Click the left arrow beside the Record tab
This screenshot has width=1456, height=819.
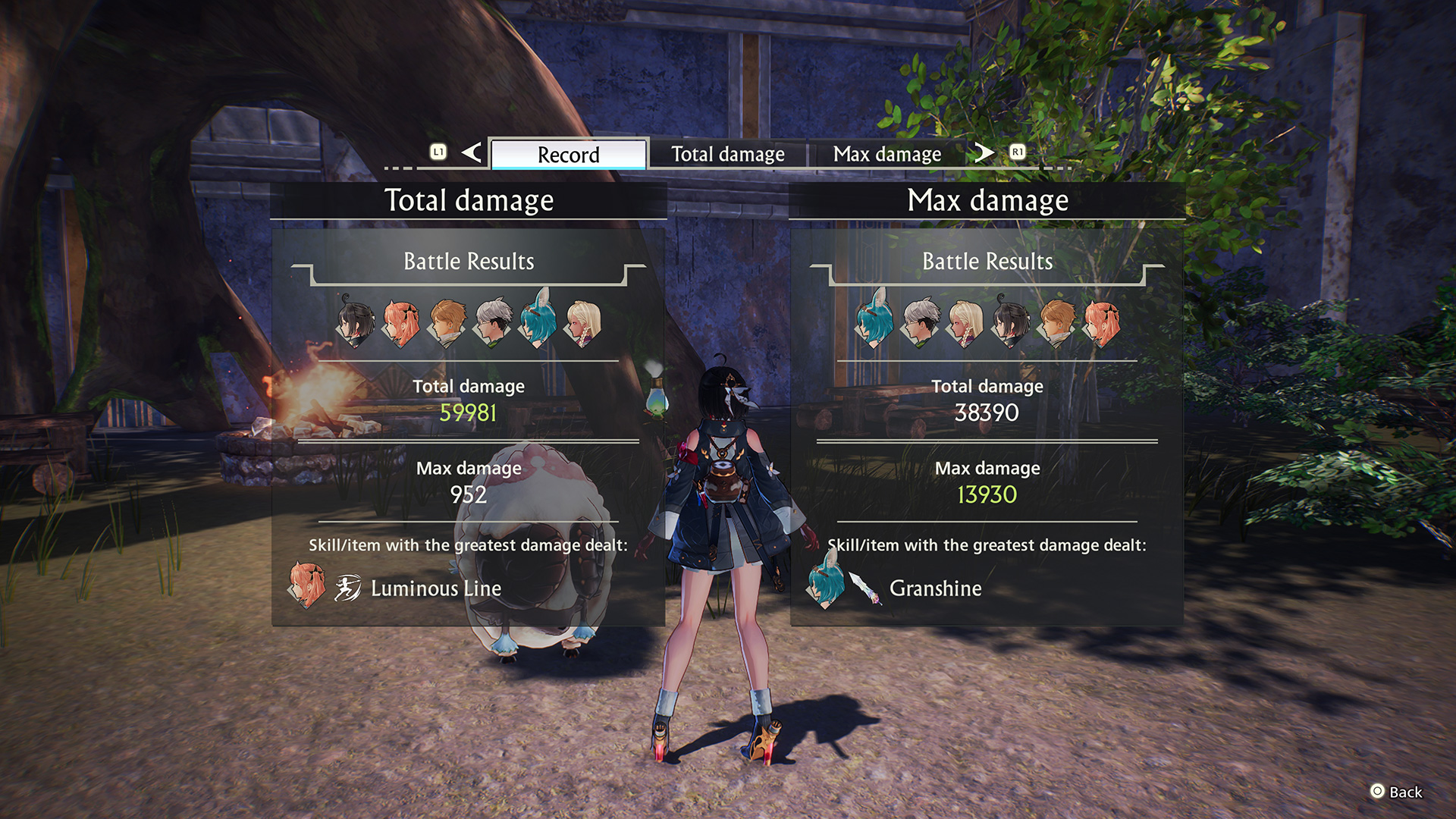pos(472,152)
